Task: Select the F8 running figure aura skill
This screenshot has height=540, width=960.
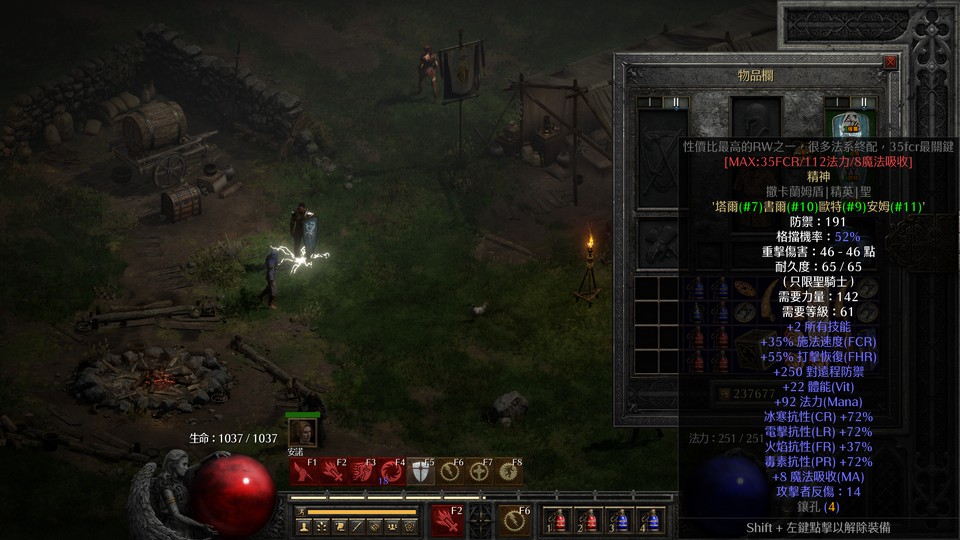Action: point(509,471)
